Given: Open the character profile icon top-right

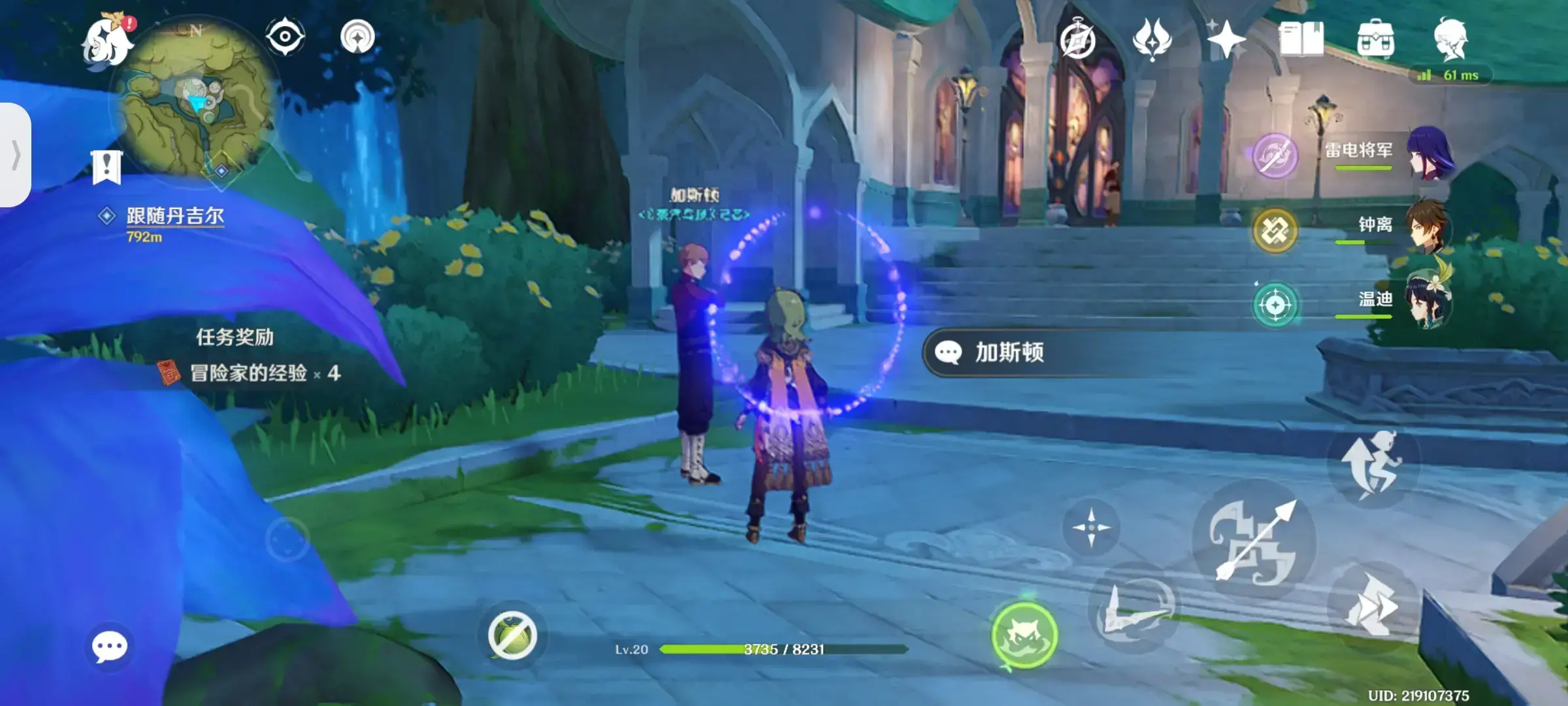Looking at the screenshot, I should pyautogui.click(x=1452, y=39).
